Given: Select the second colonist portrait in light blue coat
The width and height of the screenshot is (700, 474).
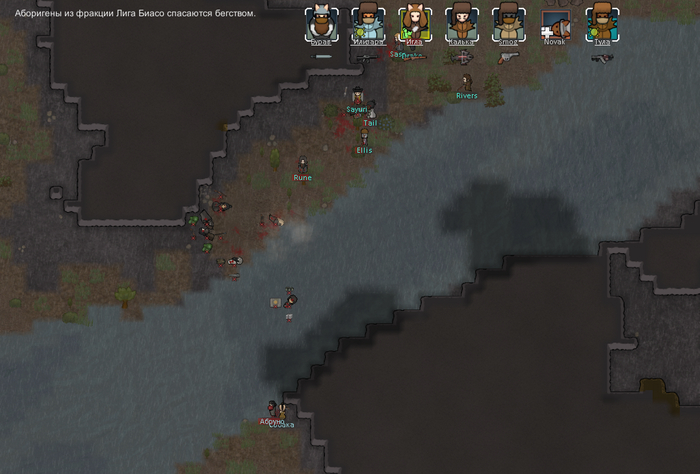Looking at the screenshot, I should [x=368, y=22].
